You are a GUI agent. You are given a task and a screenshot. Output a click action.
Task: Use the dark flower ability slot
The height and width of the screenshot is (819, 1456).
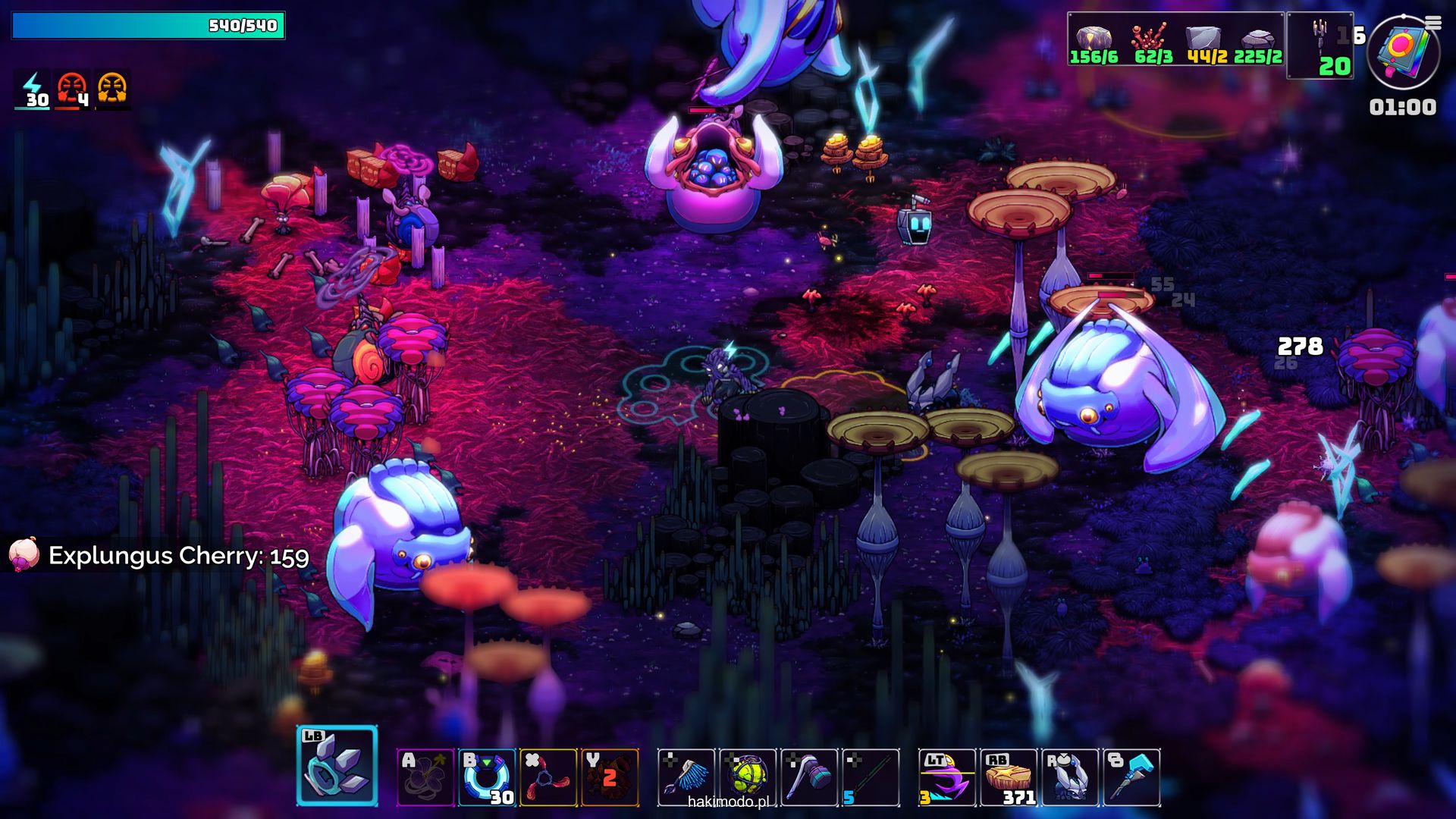425,777
